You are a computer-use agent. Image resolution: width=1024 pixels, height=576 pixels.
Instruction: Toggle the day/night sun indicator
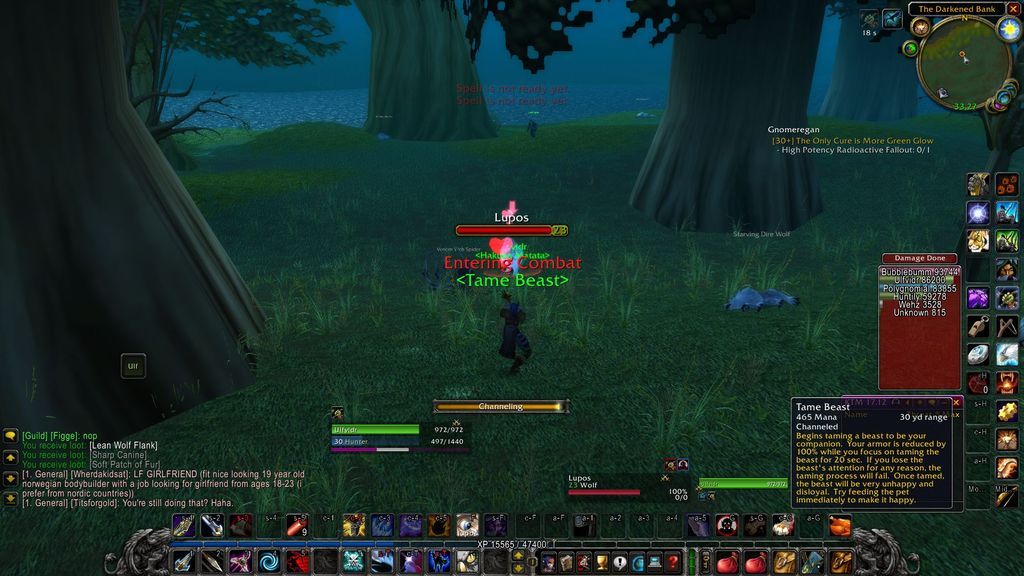(1007, 27)
